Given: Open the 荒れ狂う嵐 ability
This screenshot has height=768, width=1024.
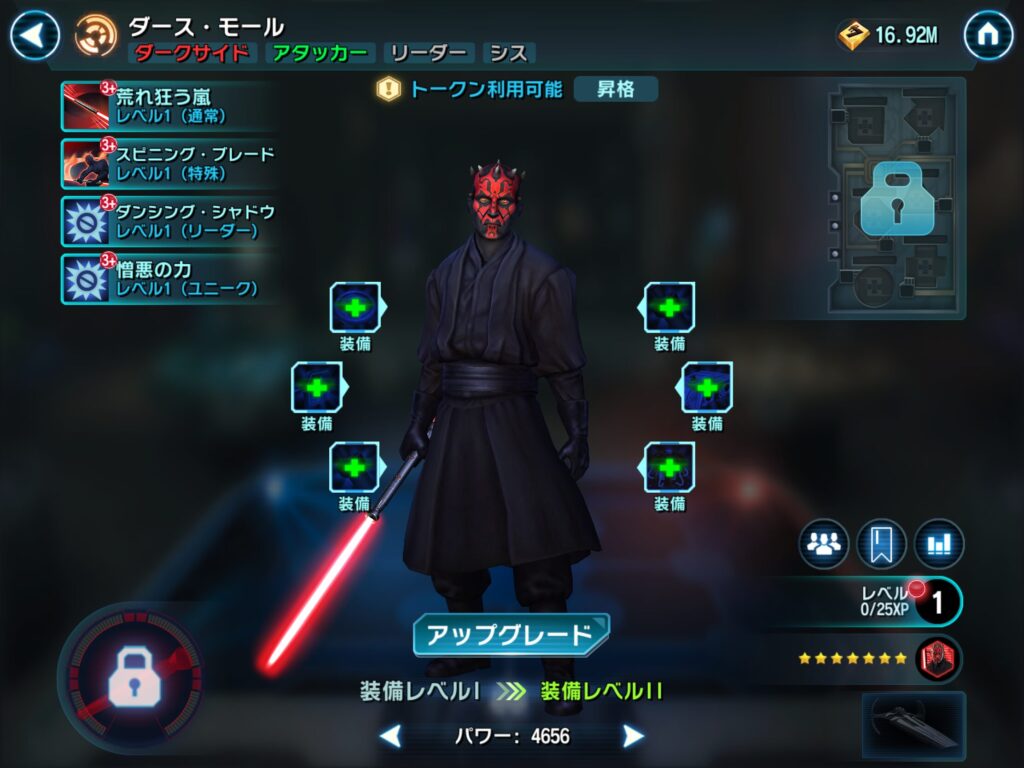Looking at the screenshot, I should click(160, 106).
